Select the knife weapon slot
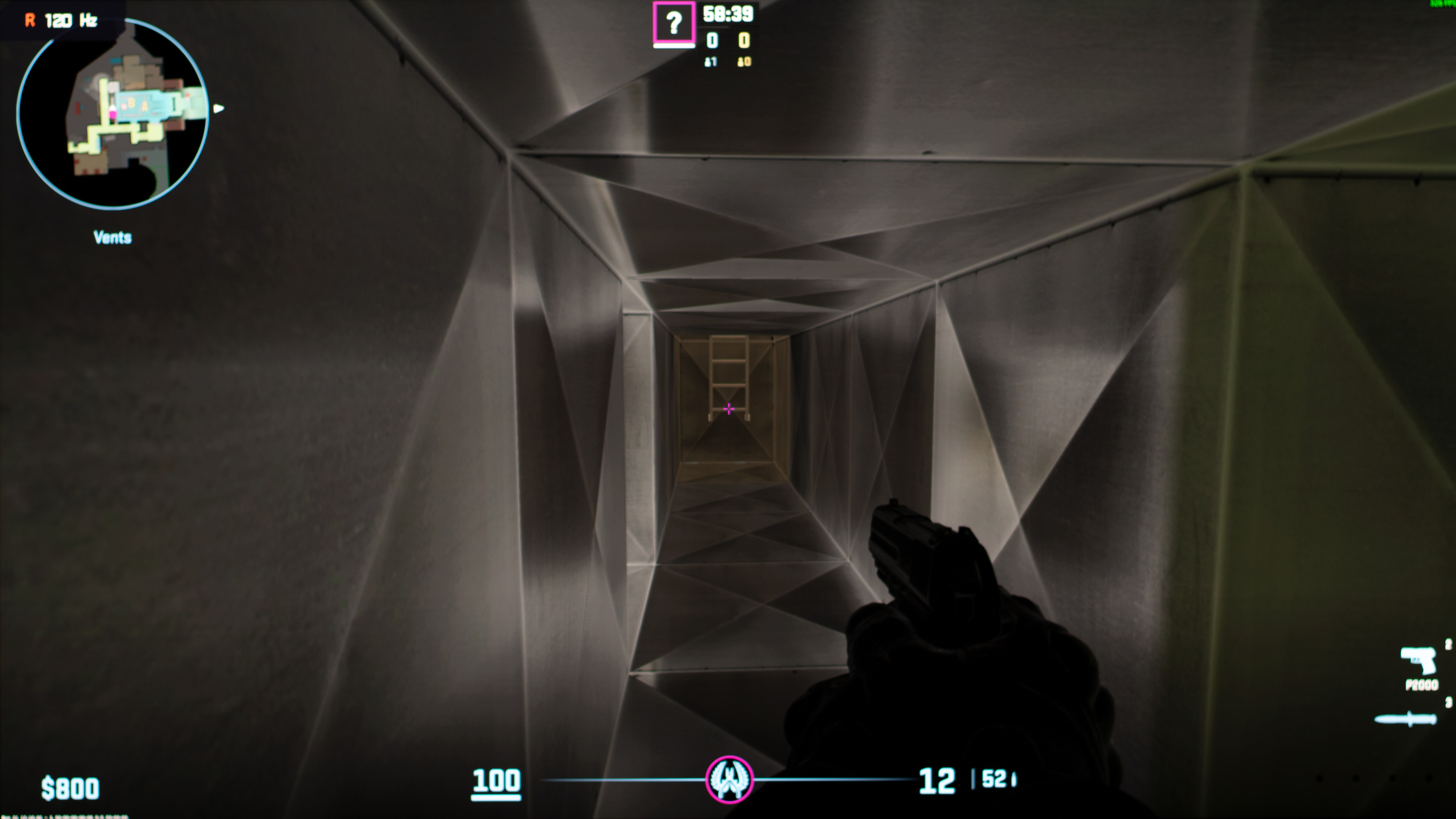Viewport: 1456px width, 819px height. (x=1406, y=720)
